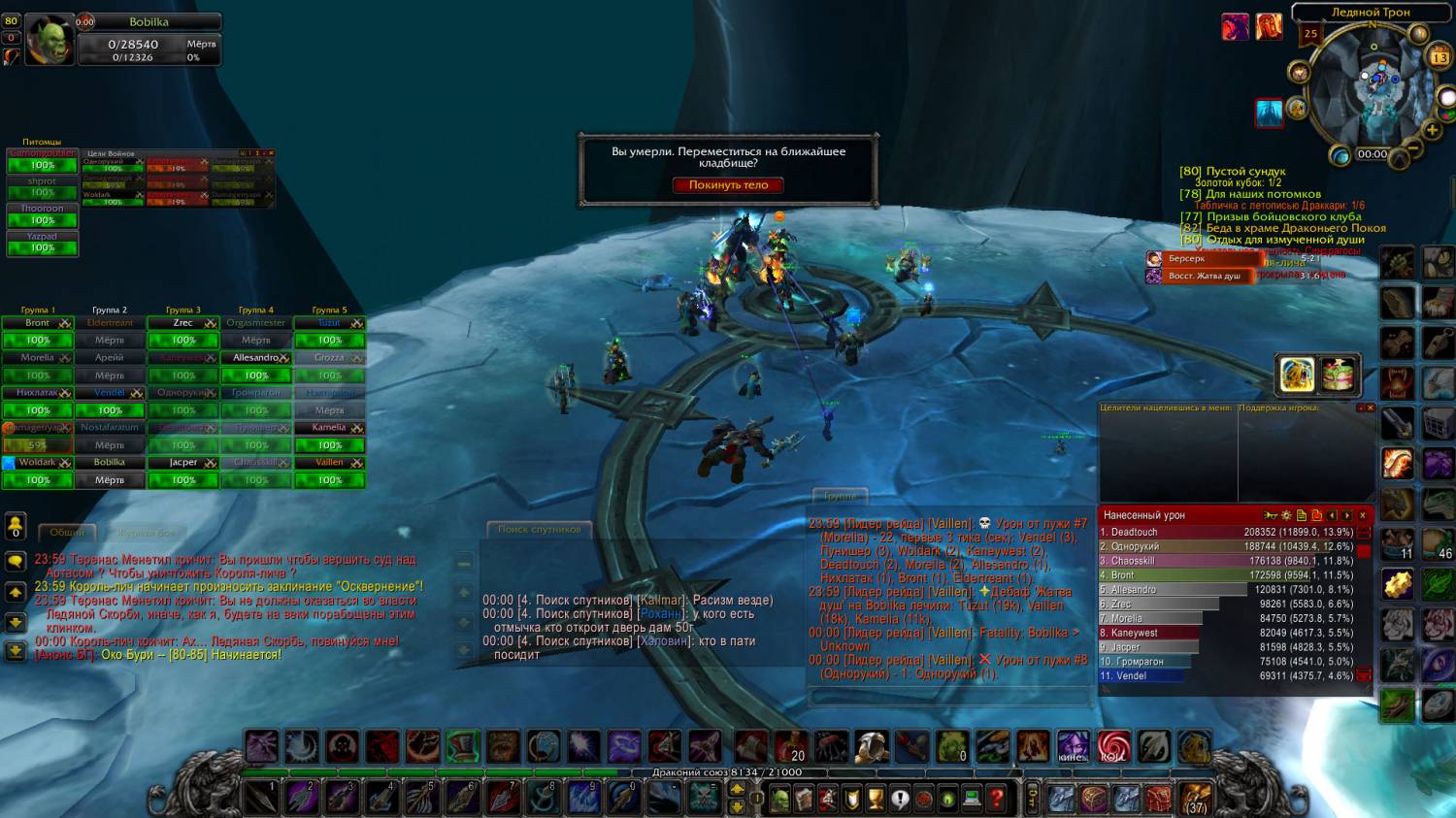The image size is (1456, 818).
Task: Open the minimap calendar button showing 13
Action: (1439, 58)
